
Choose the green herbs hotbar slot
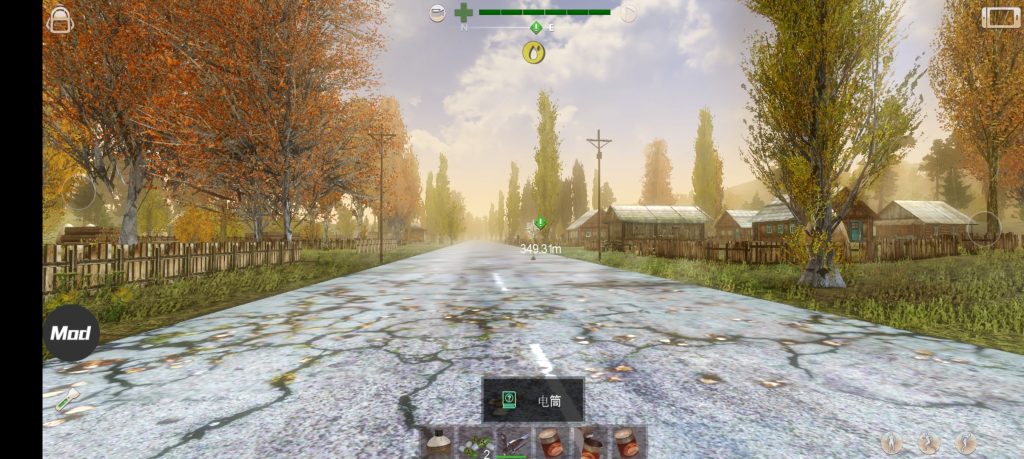coord(476,443)
